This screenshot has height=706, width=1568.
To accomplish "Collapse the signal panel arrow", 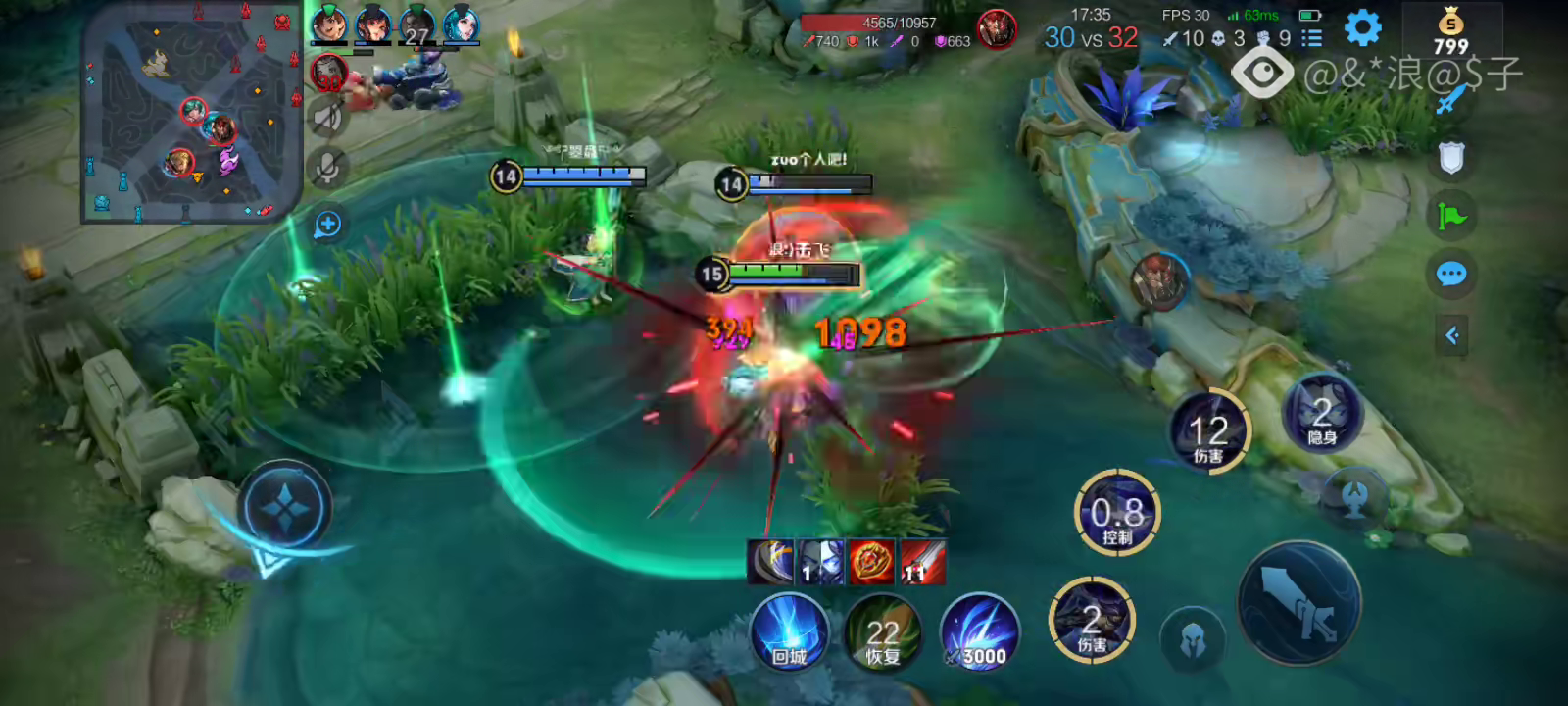I will click(1451, 336).
